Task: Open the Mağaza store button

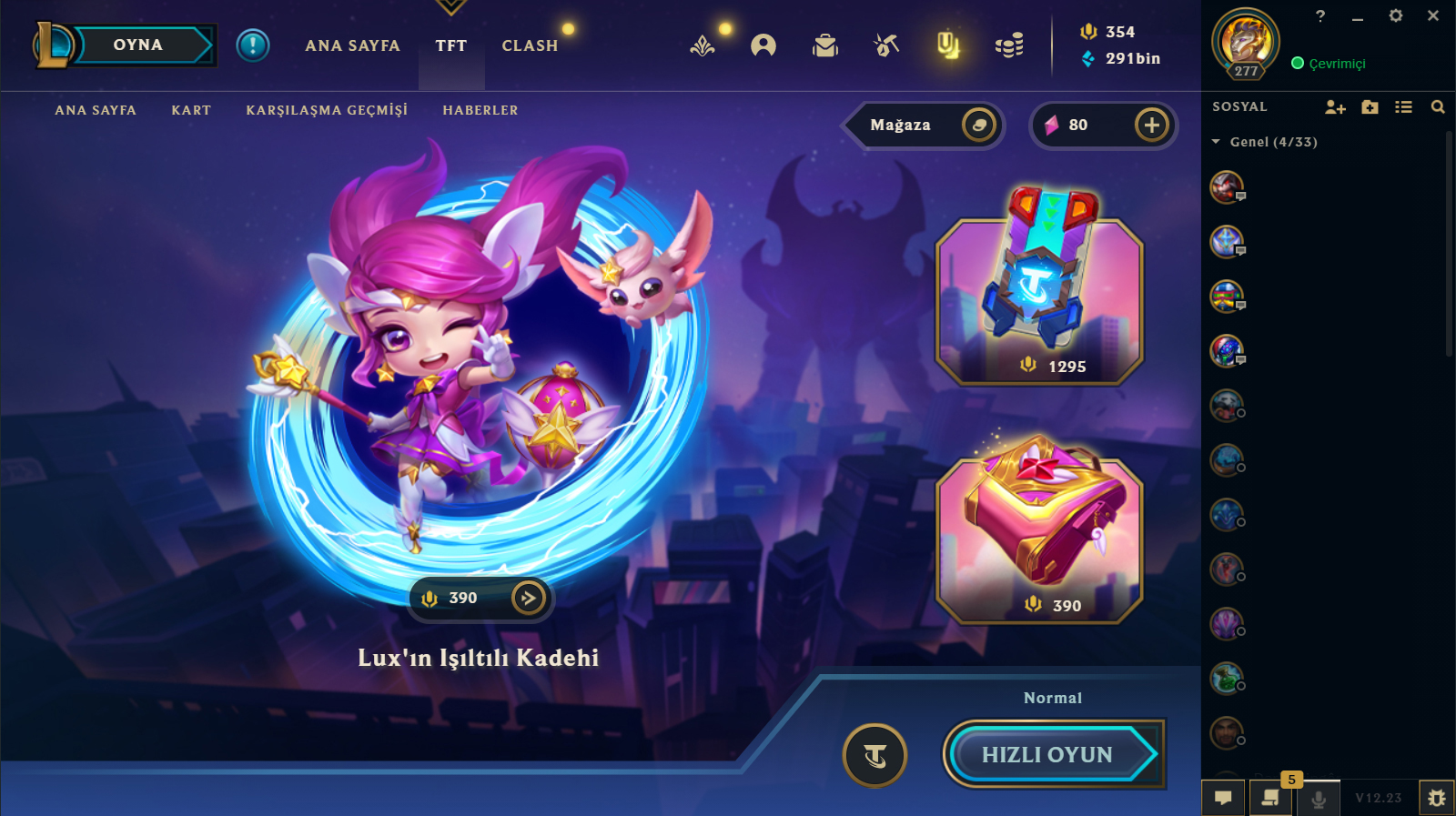Action: 923,125
